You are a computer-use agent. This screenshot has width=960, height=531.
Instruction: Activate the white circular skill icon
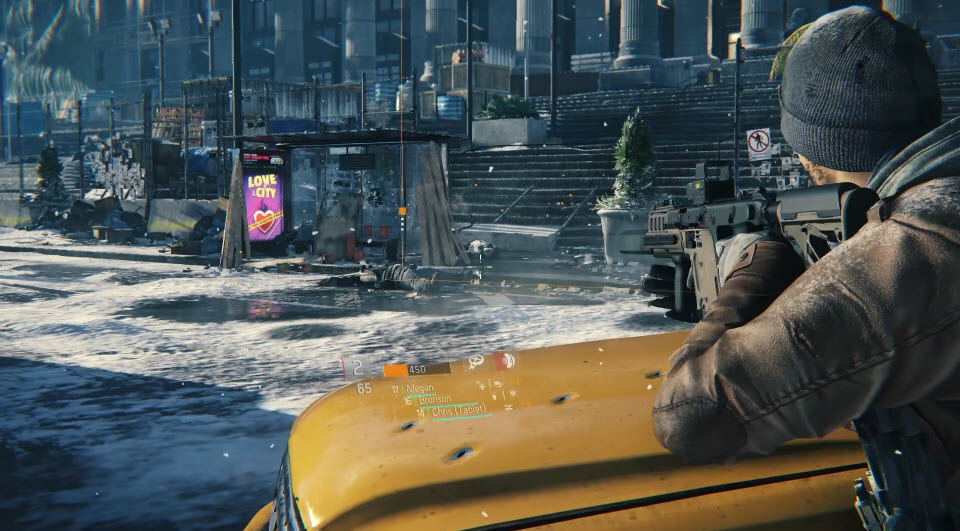coord(477,362)
